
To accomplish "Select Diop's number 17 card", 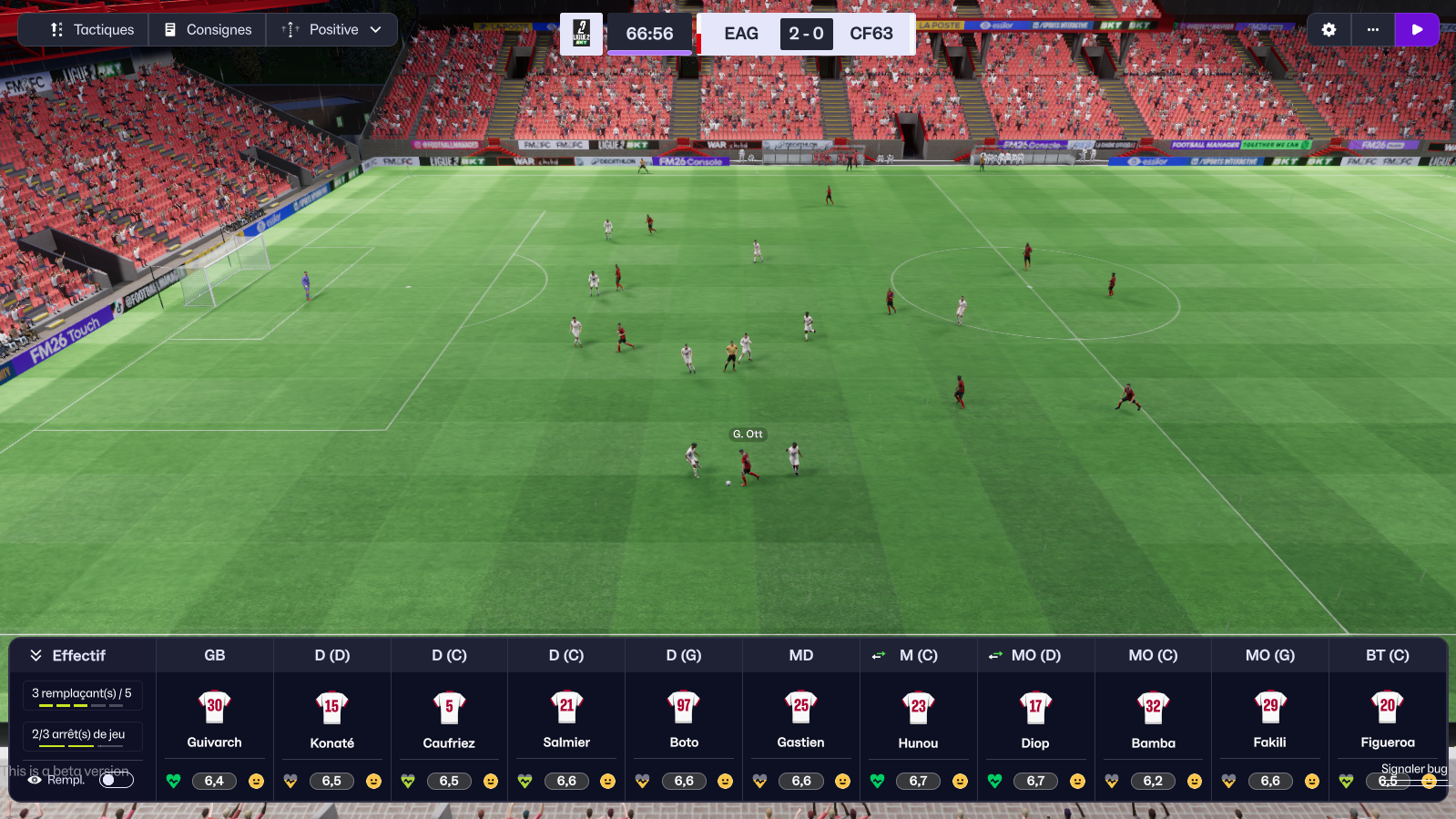I will [x=1035, y=719].
